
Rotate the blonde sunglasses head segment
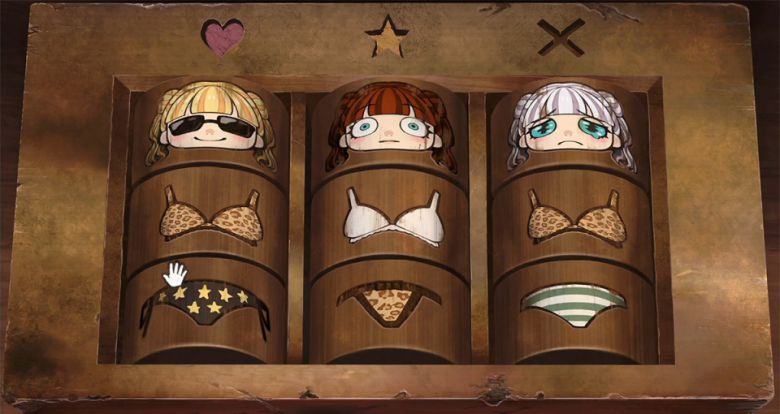[x=210, y=125]
